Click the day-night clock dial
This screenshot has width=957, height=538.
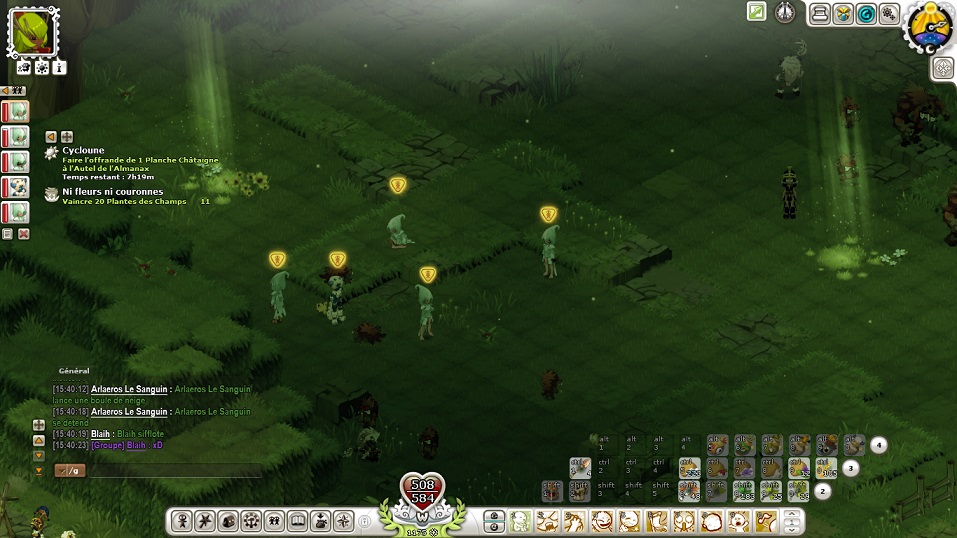pos(929,27)
